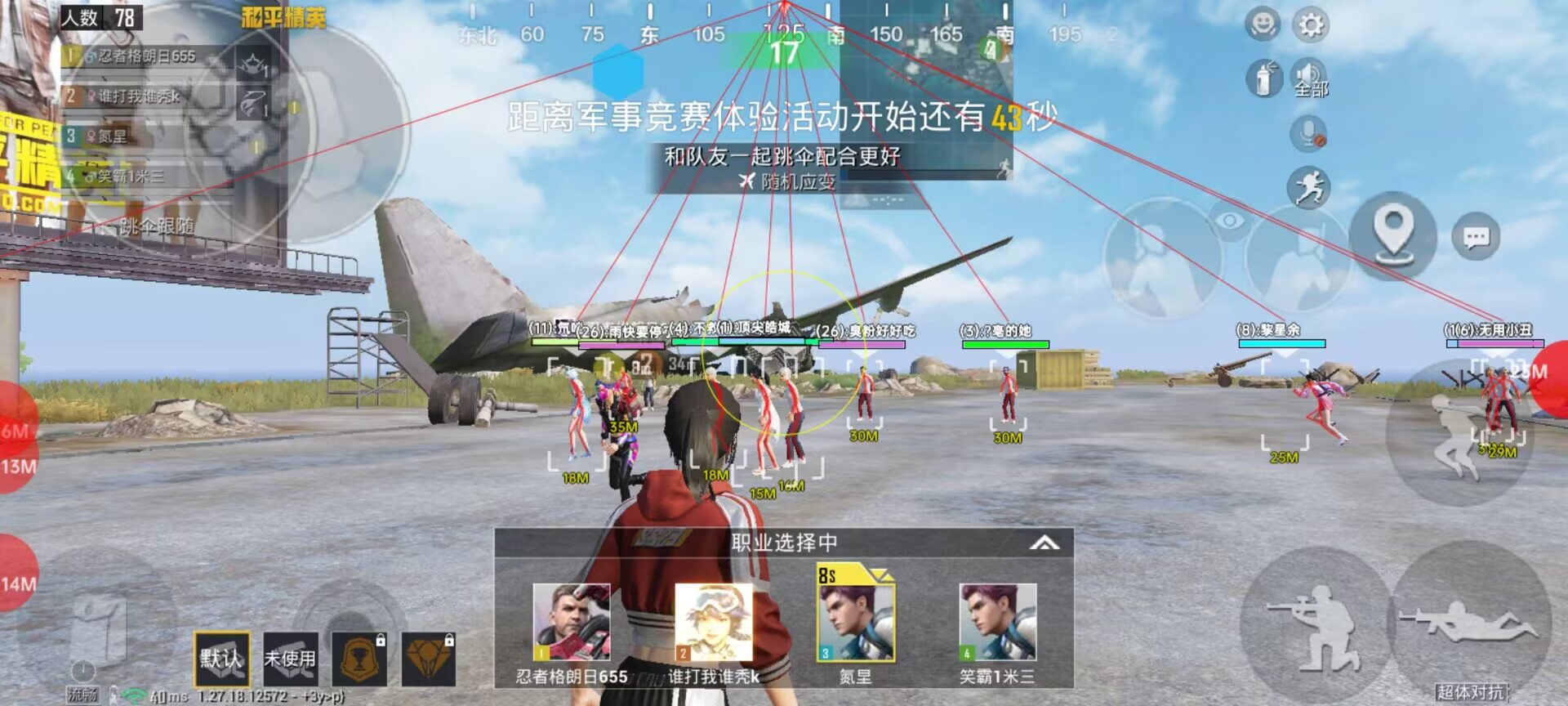
Task: Select the spray paint can icon
Action: (x=1265, y=78)
